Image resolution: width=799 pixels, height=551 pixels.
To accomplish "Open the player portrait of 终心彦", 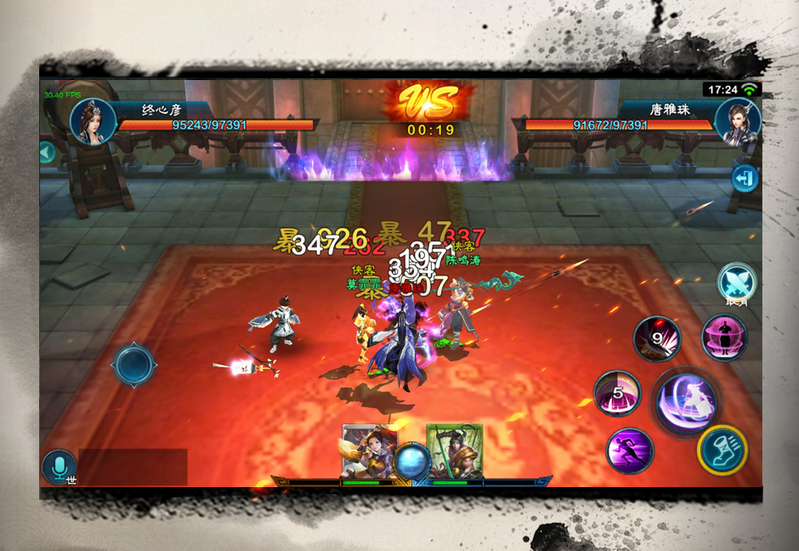I will point(89,122).
